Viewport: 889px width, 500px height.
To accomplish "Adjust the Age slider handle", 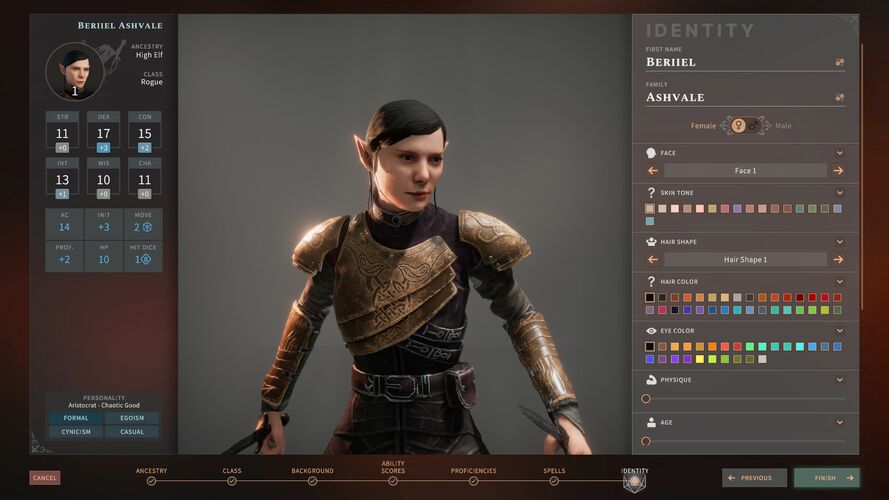I will [x=646, y=441].
